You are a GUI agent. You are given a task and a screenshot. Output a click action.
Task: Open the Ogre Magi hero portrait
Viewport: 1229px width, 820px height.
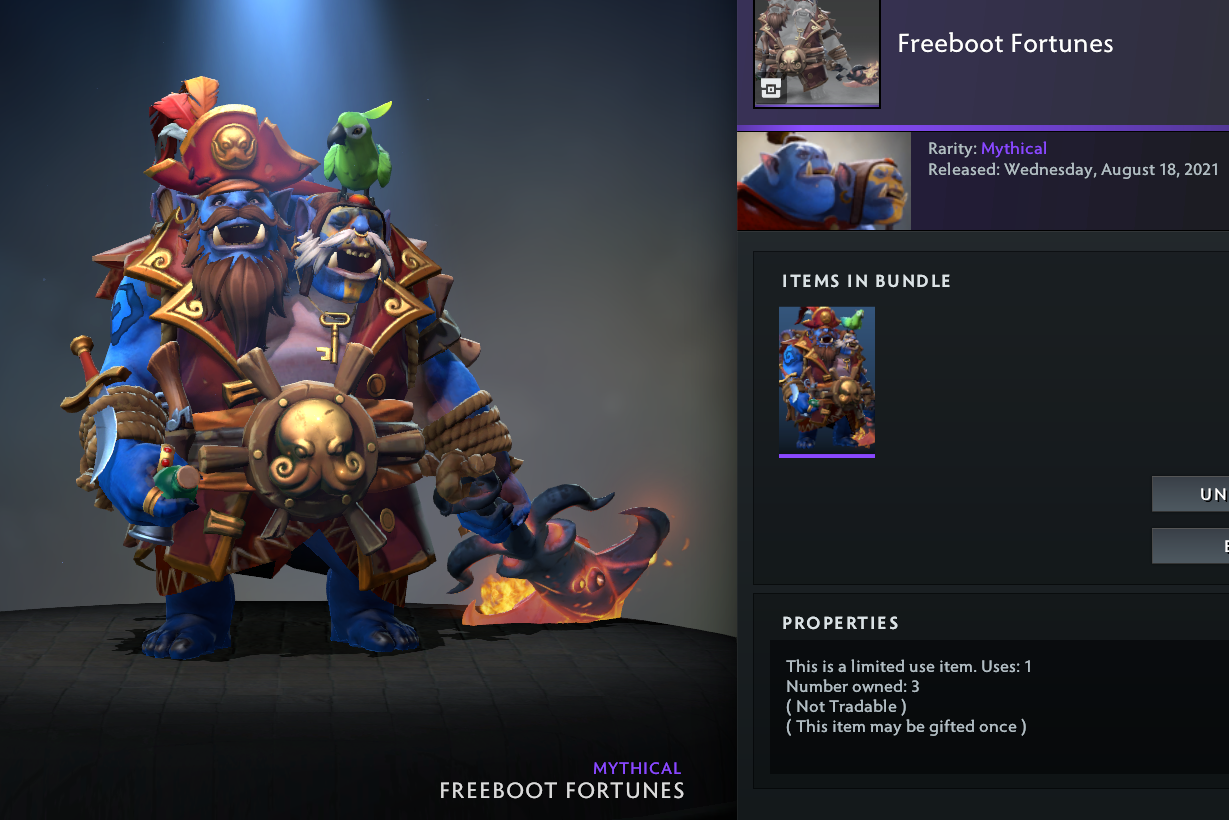(x=824, y=181)
